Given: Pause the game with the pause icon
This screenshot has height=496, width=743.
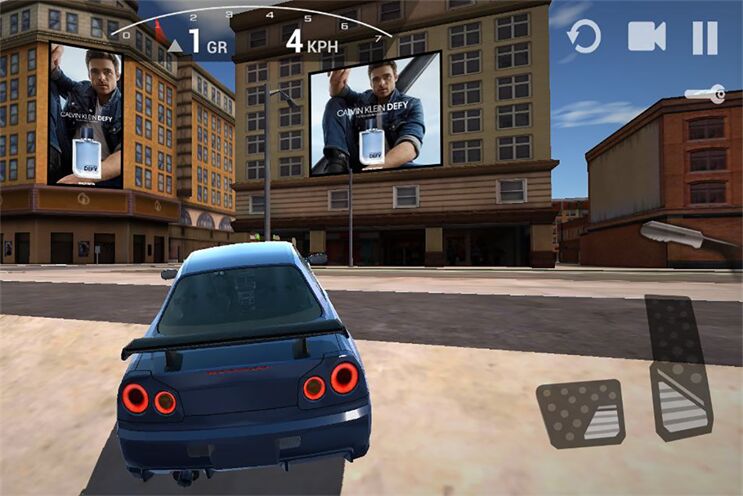Looking at the screenshot, I should pos(704,38).
